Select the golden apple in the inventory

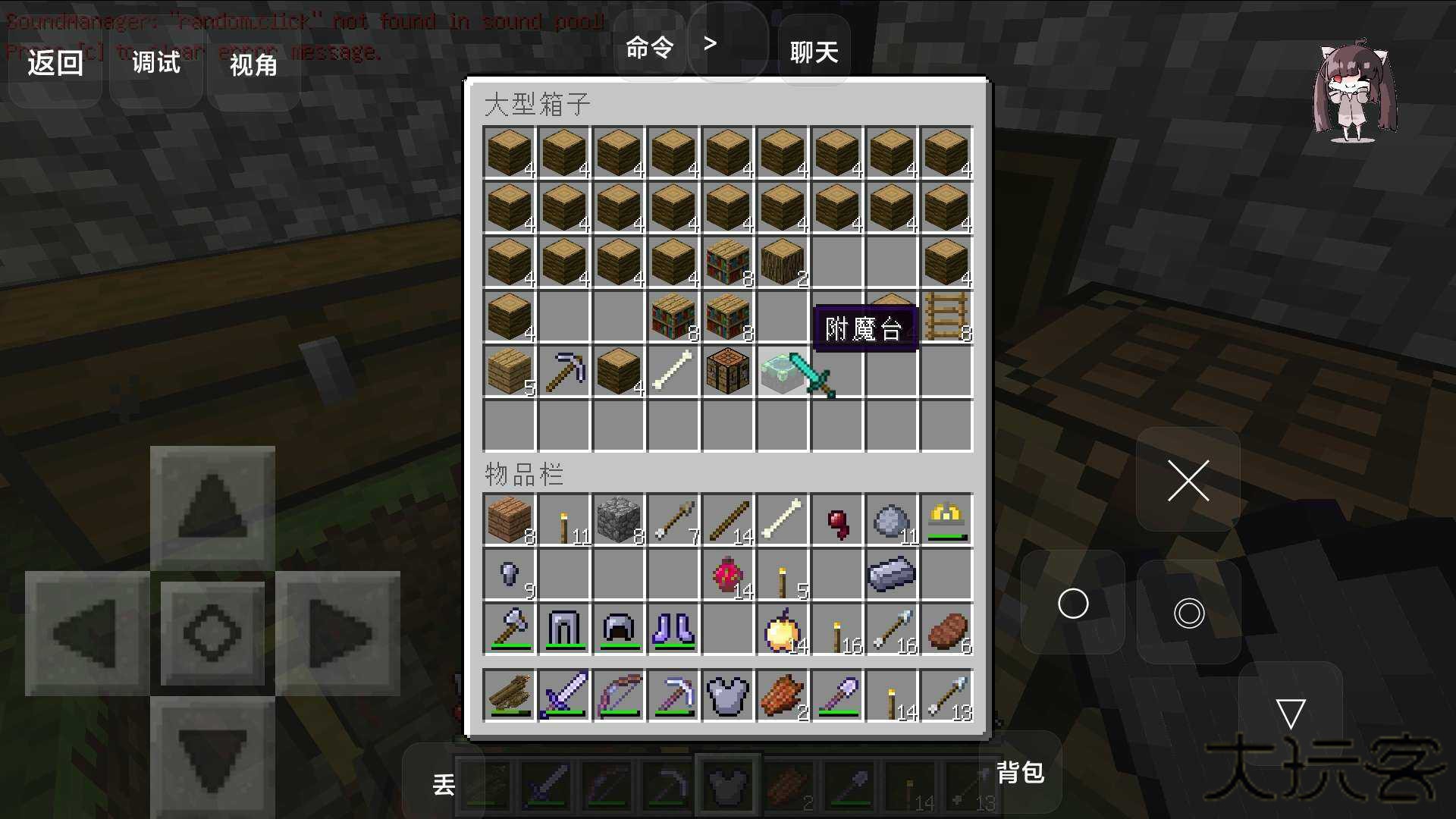(x=782, y=629)
